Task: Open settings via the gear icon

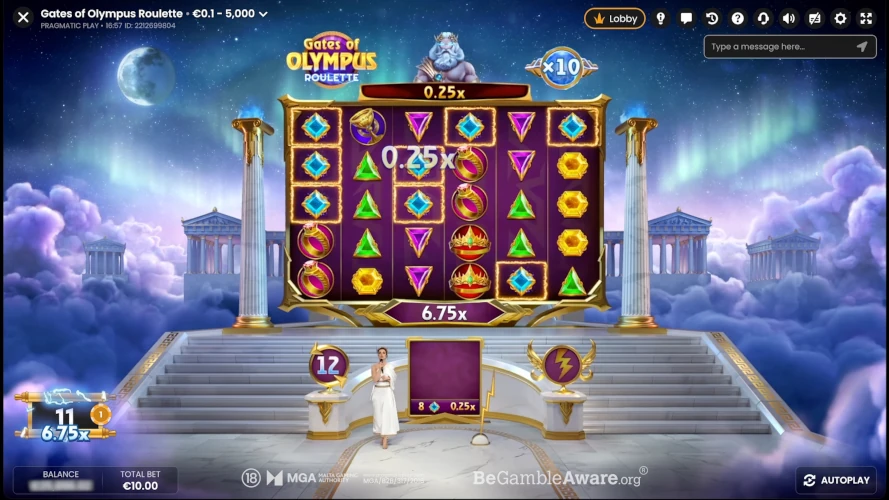Action: coord(840,18)
